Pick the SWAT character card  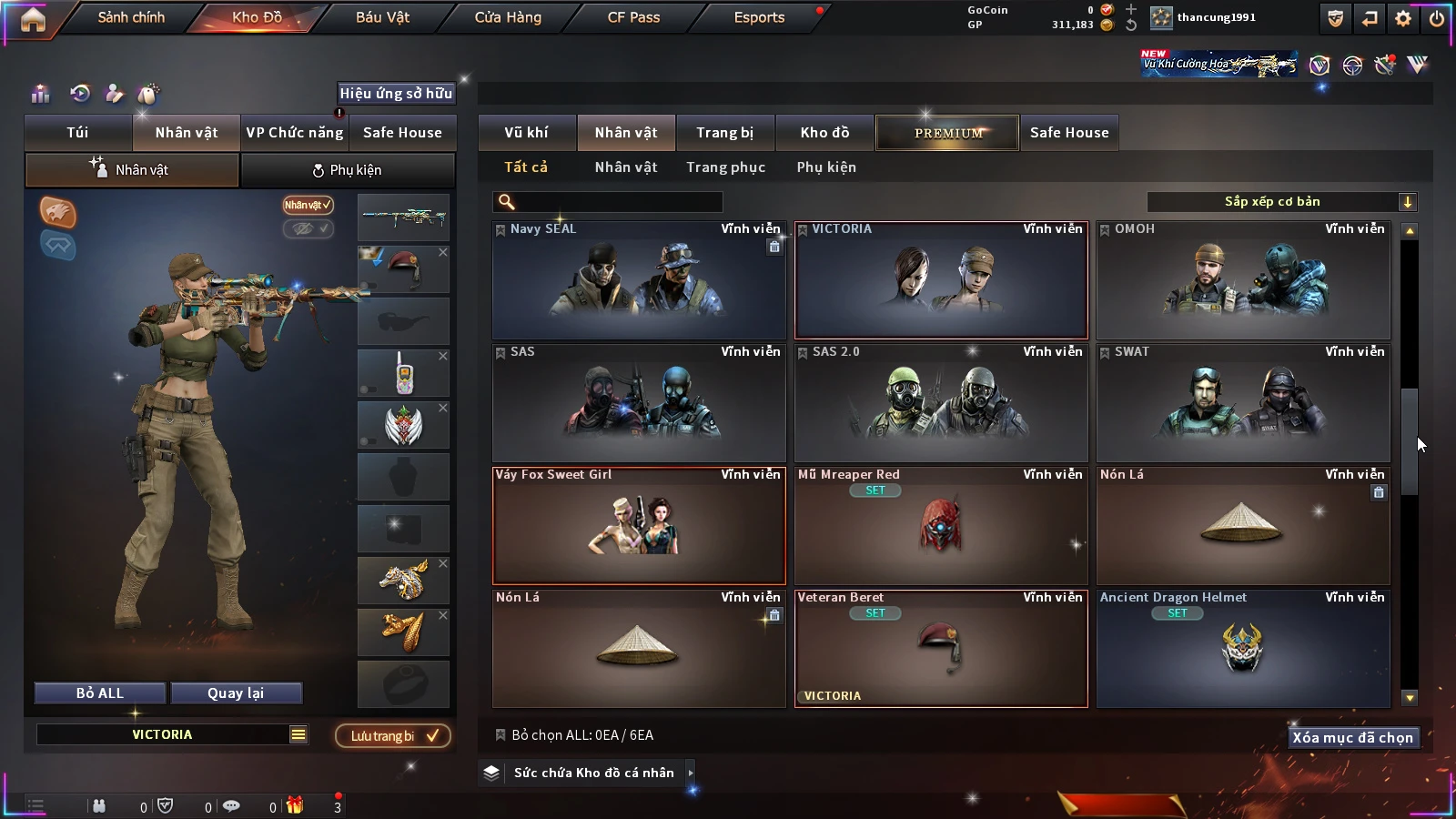pyautogui.click(x=1242, y=403)
